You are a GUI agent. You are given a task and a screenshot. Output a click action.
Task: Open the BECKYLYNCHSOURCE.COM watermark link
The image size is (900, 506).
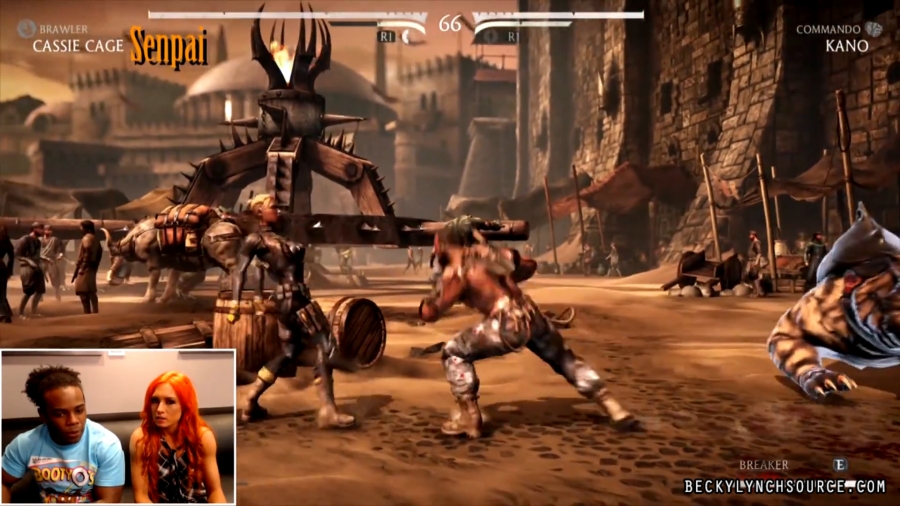785,486
